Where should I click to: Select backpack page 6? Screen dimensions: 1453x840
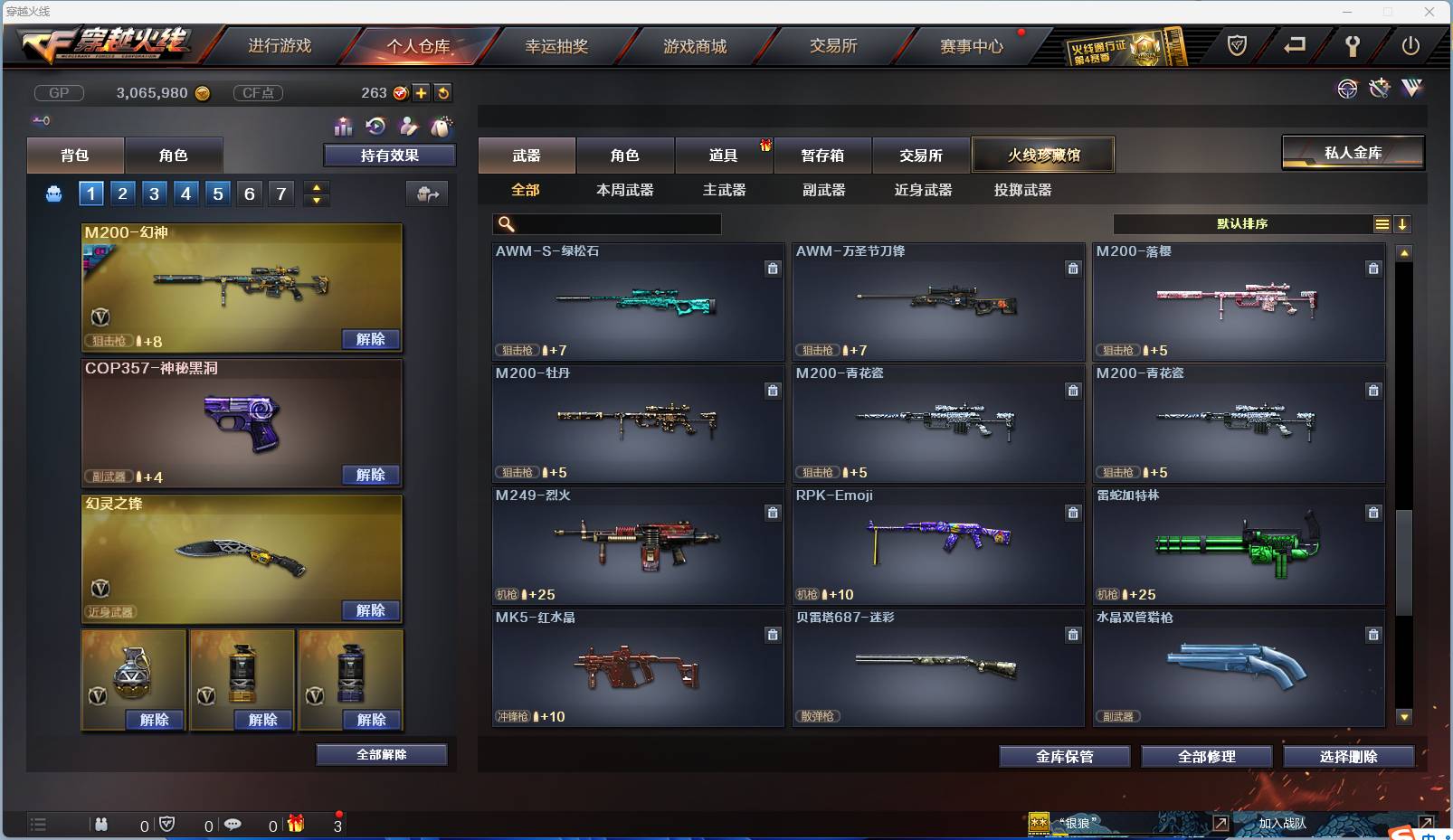point(249,193)
